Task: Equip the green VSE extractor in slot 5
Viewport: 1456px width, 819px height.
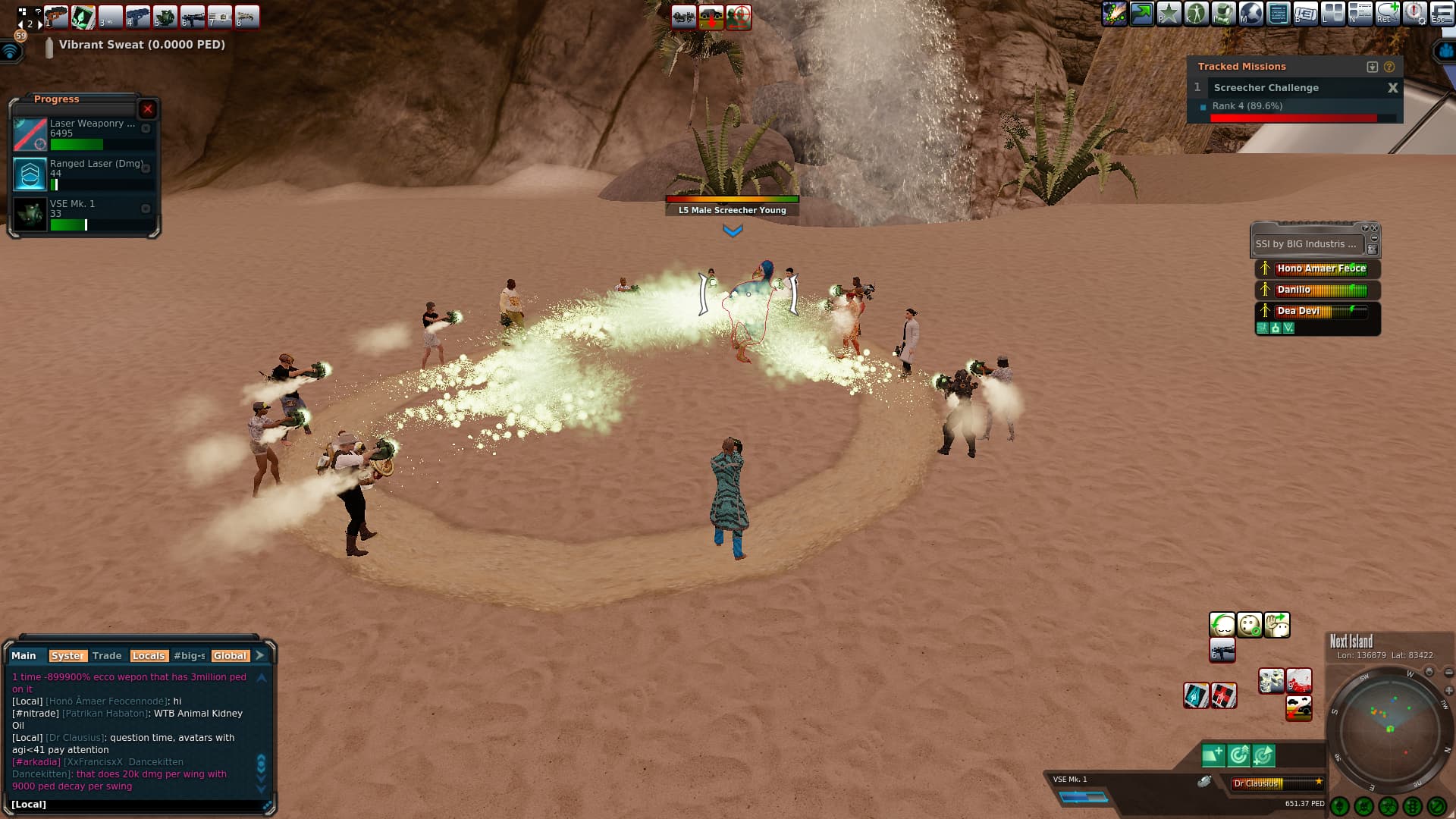Action: [165, 17]
